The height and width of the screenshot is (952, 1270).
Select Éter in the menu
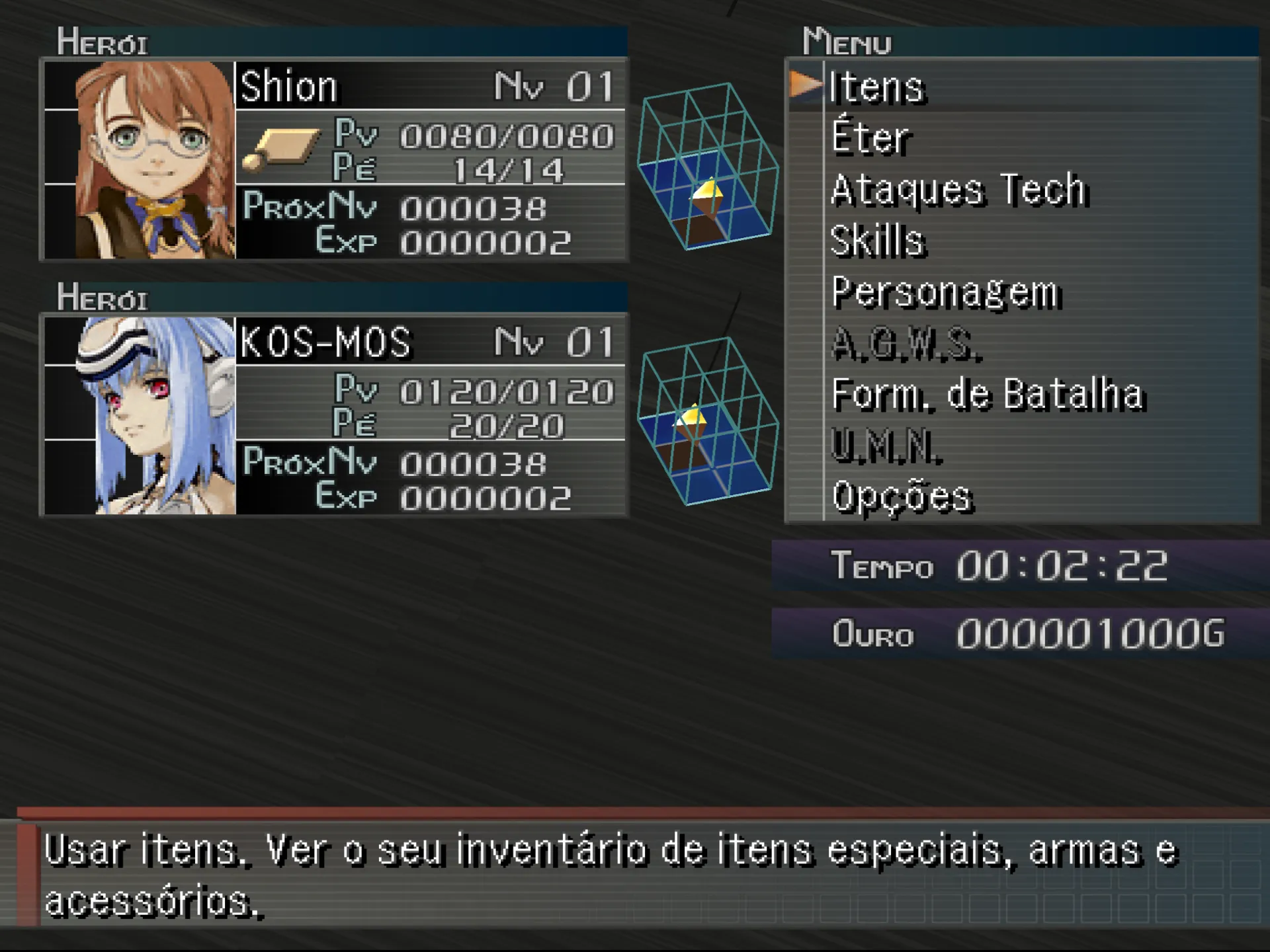pyautogui.click(x=870, y=138)
